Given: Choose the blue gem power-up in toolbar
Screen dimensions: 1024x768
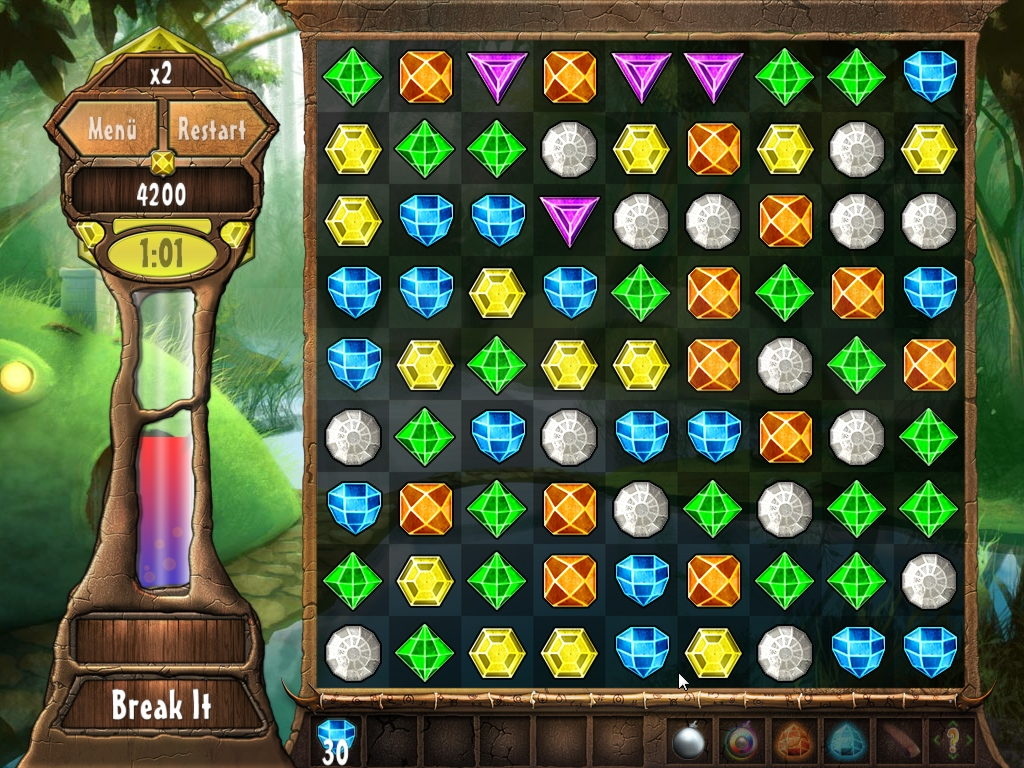Looking at the screenshot, I should click(846, 742).
